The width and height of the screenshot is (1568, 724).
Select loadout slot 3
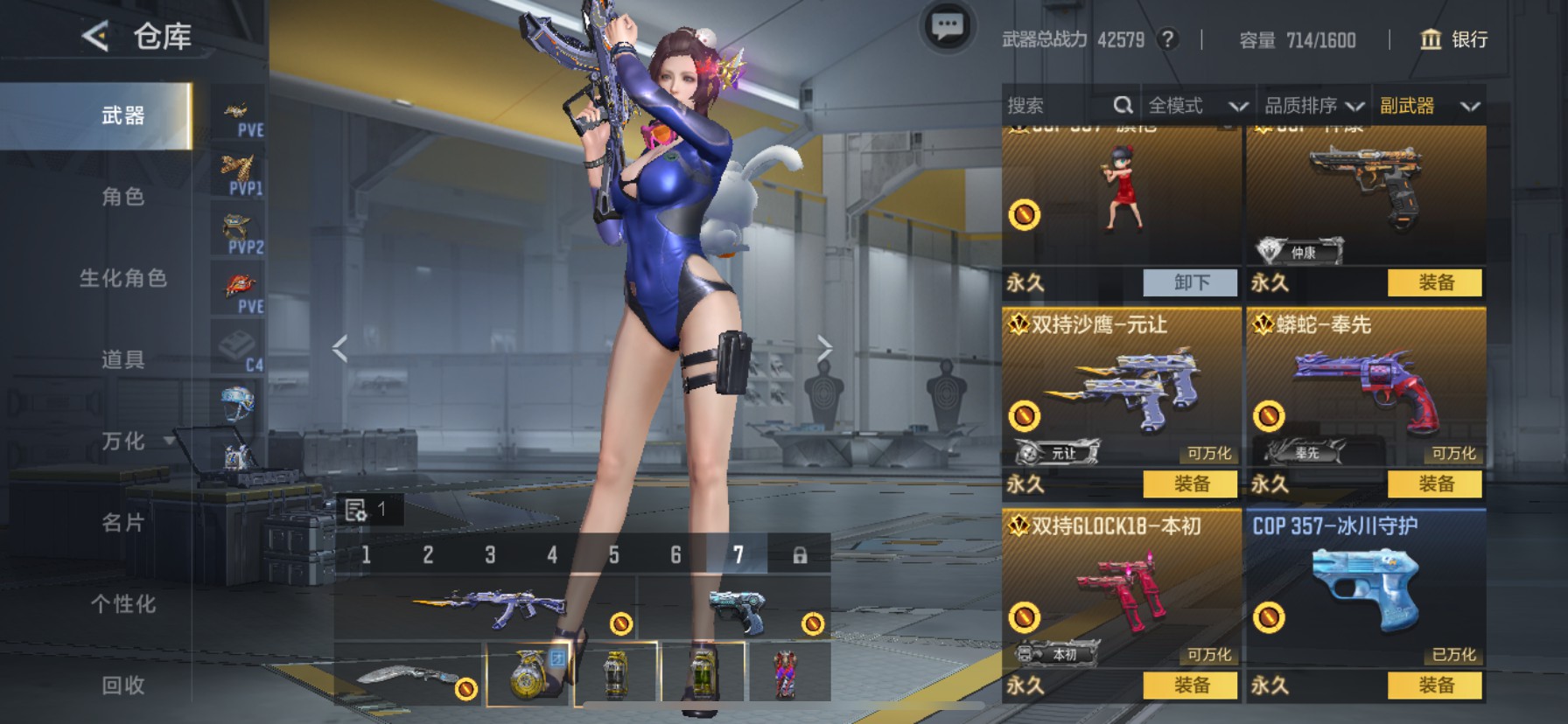(490, 555)
